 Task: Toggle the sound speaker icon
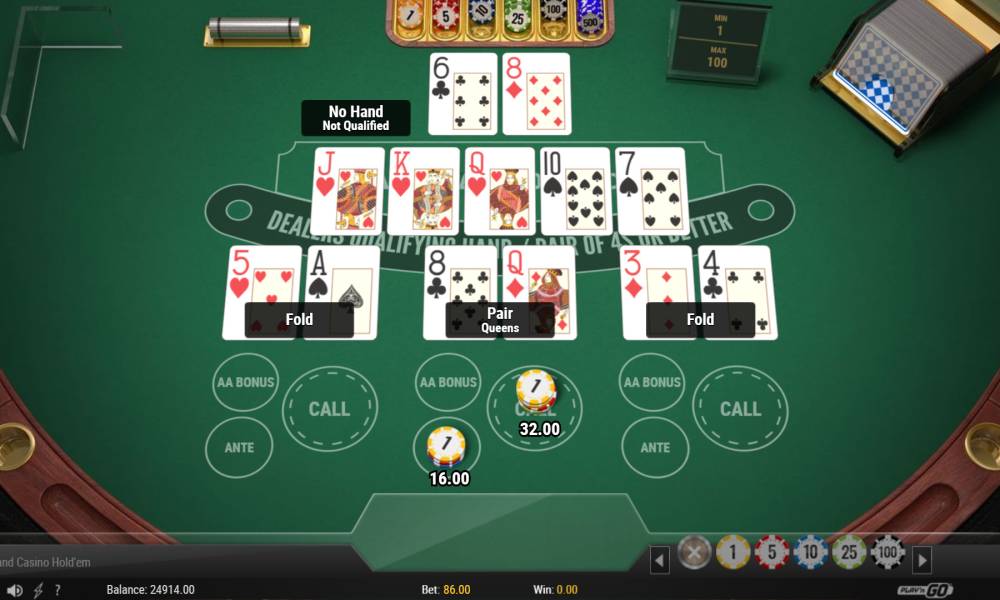coord(16,590)
